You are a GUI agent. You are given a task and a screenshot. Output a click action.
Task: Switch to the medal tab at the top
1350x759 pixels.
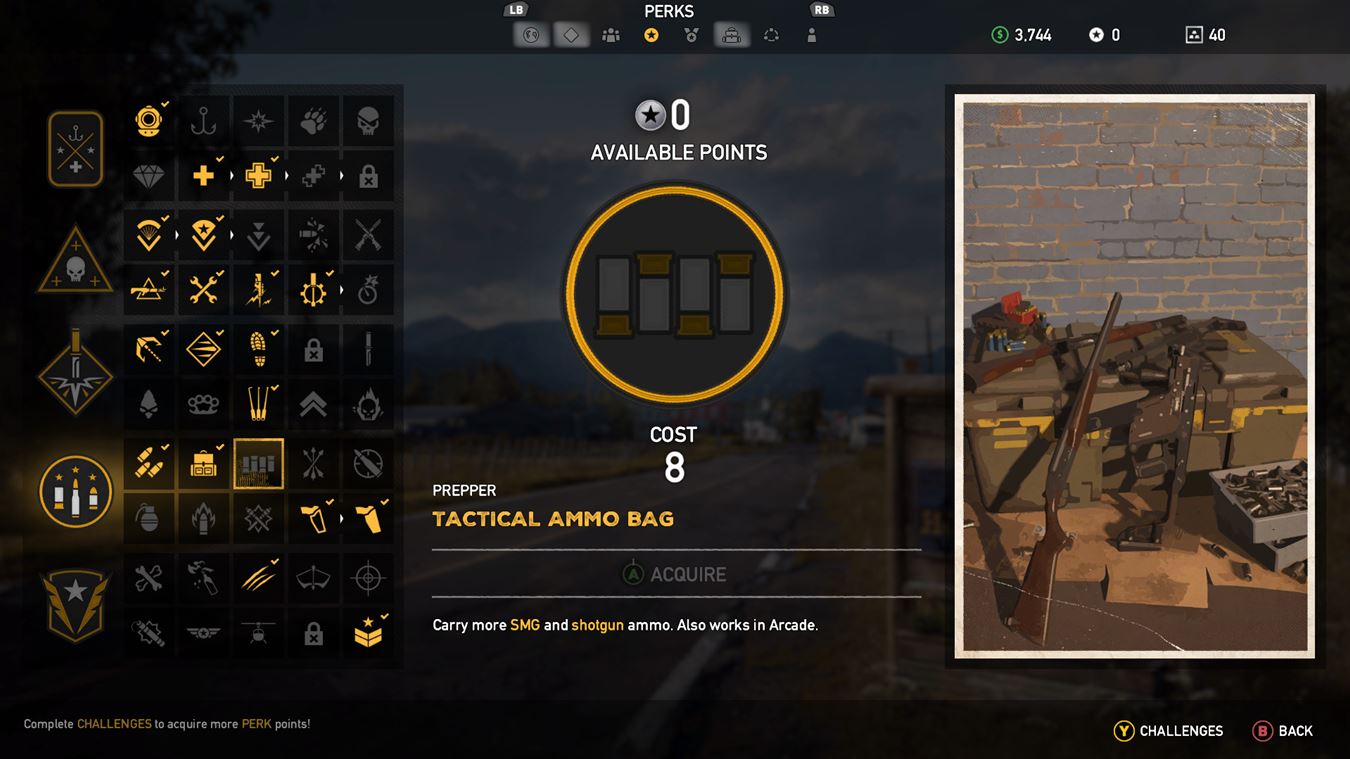click(691, 34)
